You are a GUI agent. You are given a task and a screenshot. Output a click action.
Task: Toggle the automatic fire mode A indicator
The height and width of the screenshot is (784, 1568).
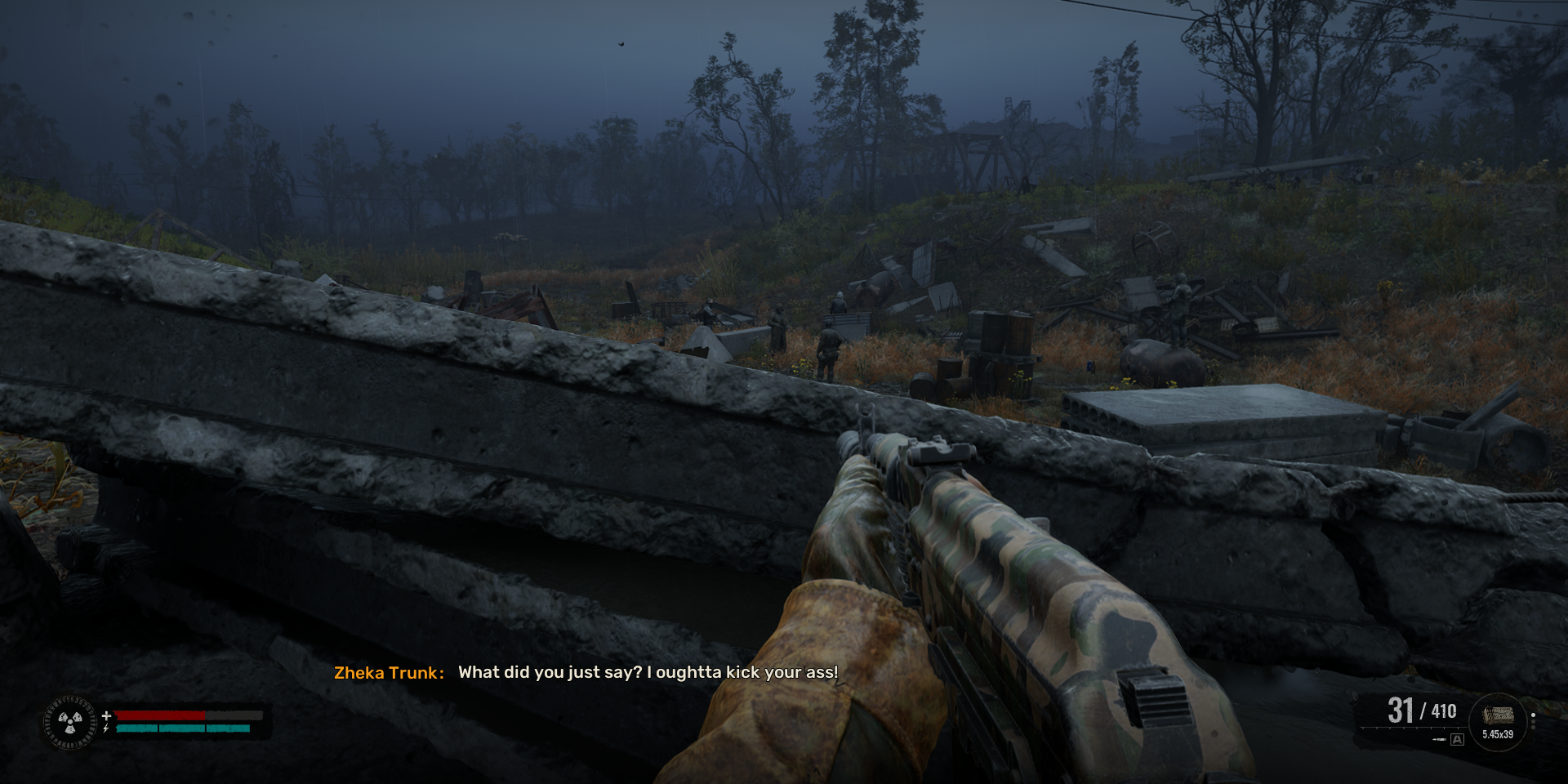coord(1457,740)
